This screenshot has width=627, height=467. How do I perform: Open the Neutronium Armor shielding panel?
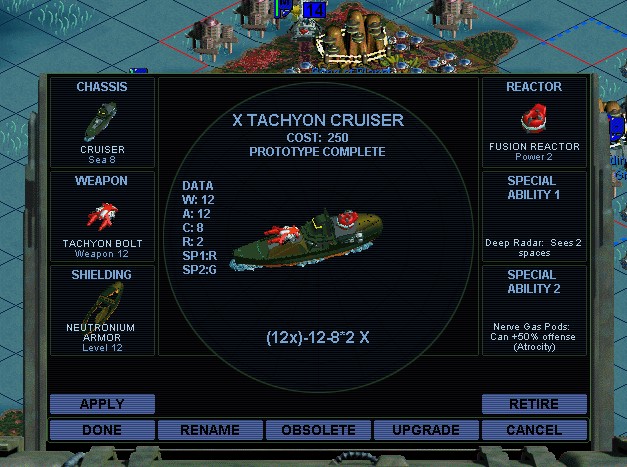[103, 310]
